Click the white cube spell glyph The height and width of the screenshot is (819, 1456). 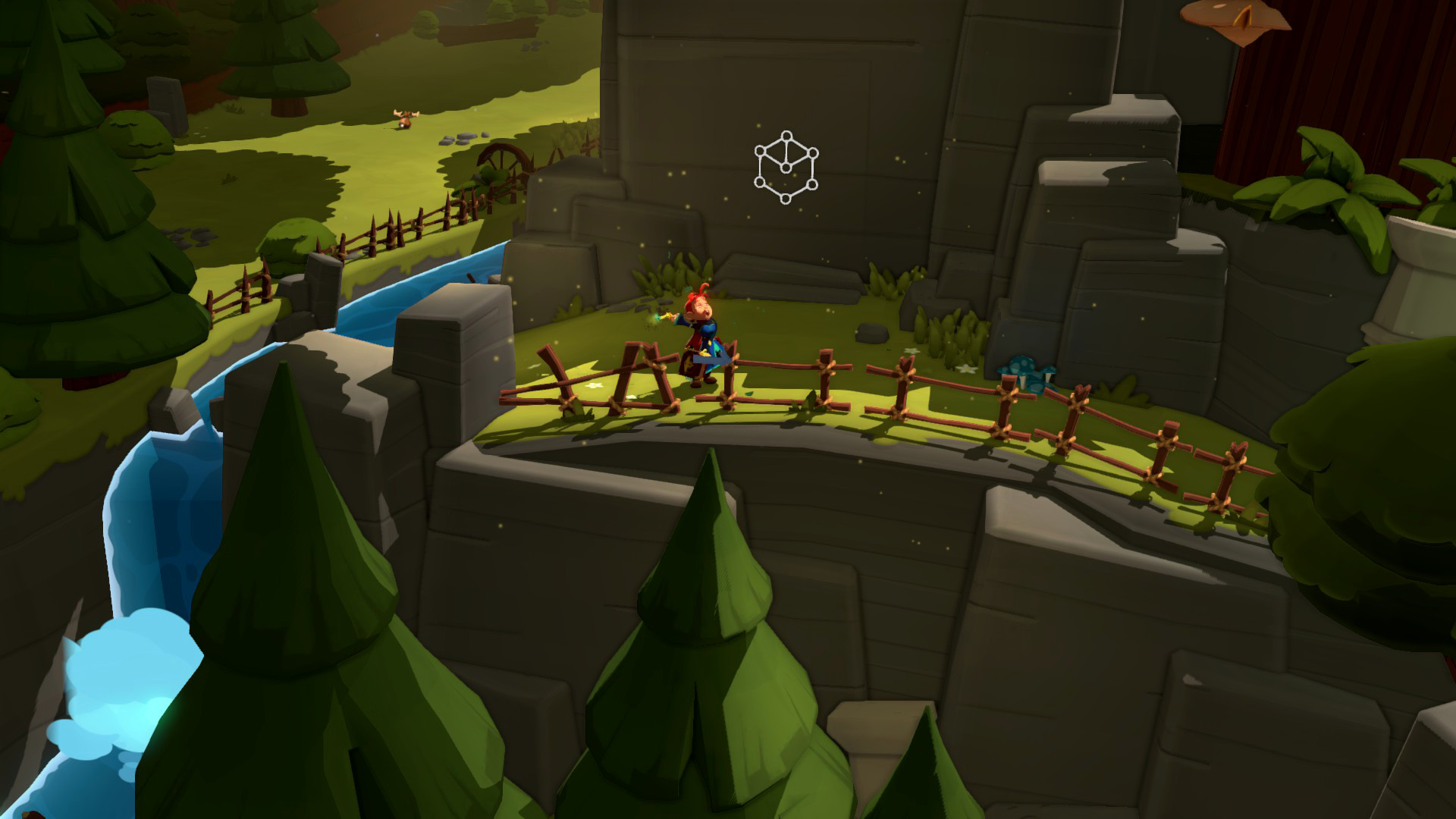click(786, 168)
